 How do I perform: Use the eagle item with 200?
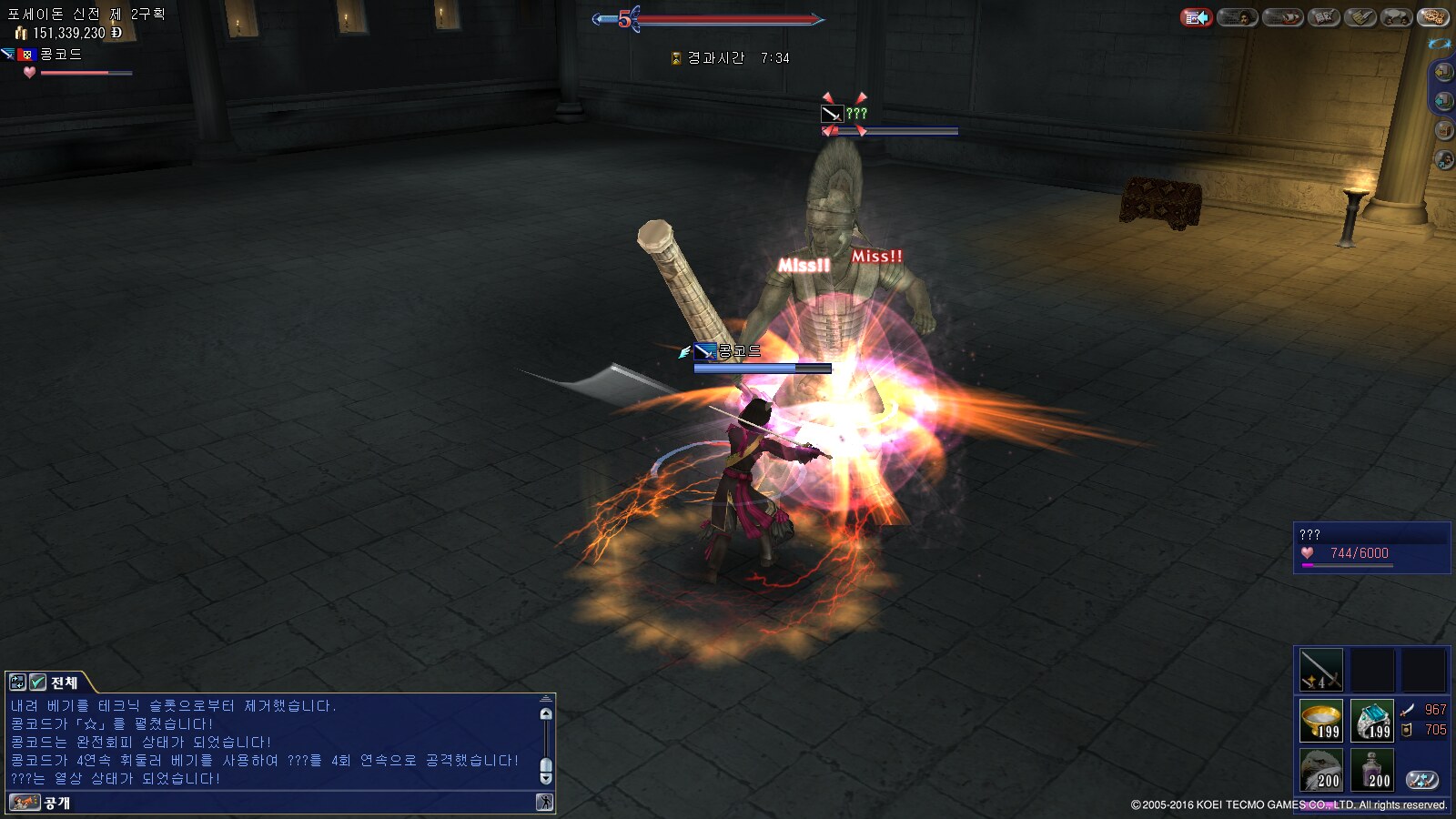pyautogui.click(x=1320, y=770)
